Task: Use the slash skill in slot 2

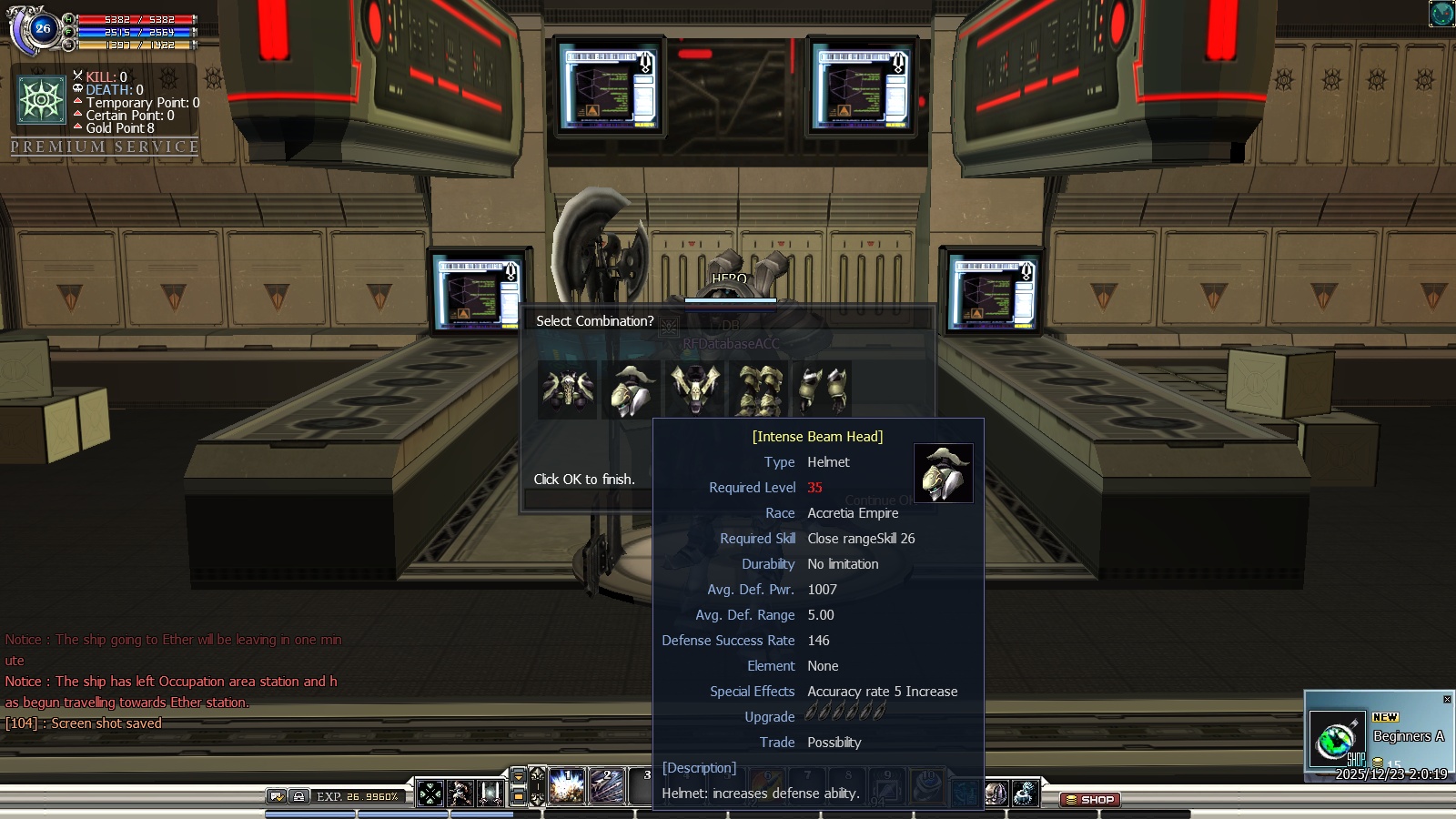Action: click(607, 787)
